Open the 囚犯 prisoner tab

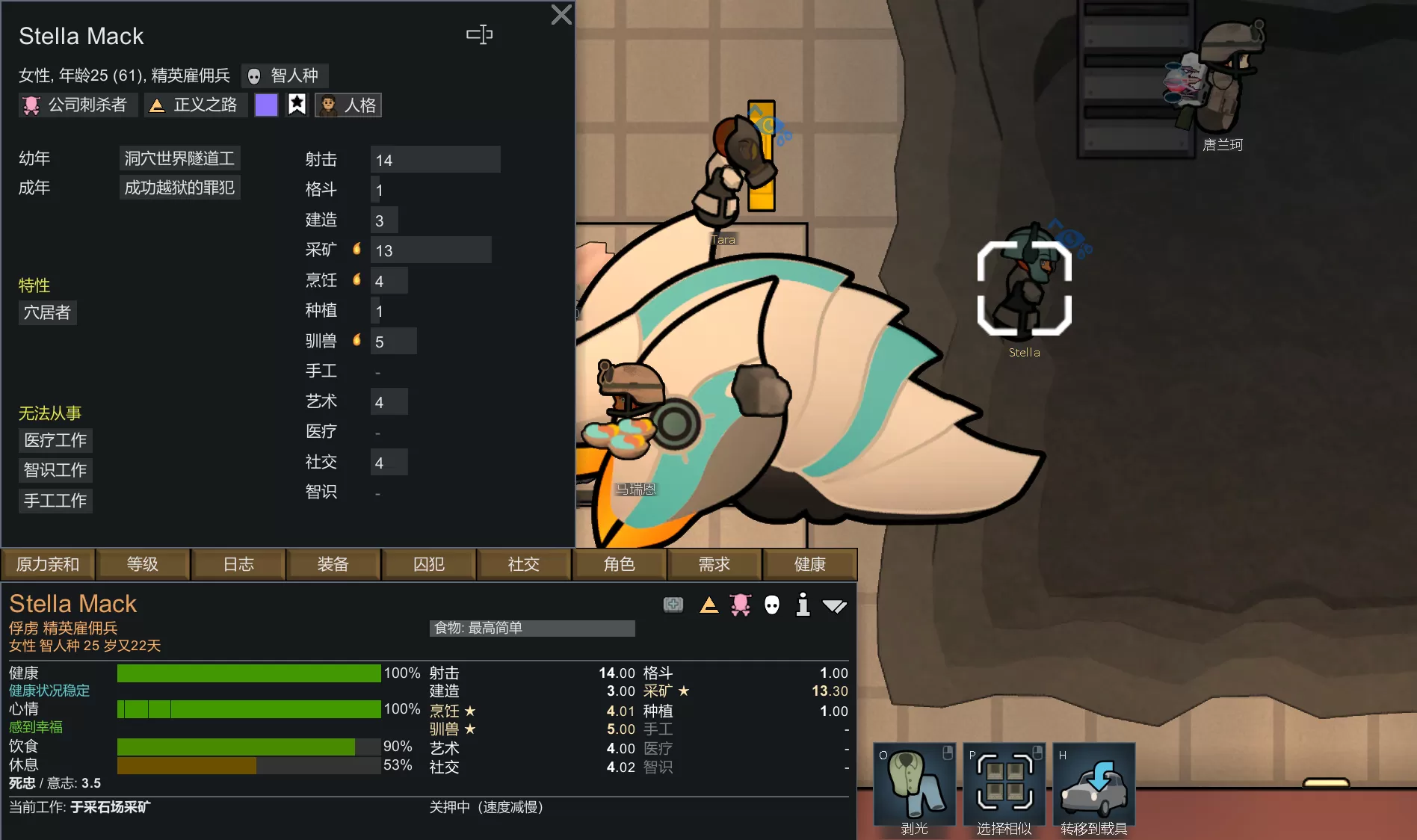tap(429, 564)
